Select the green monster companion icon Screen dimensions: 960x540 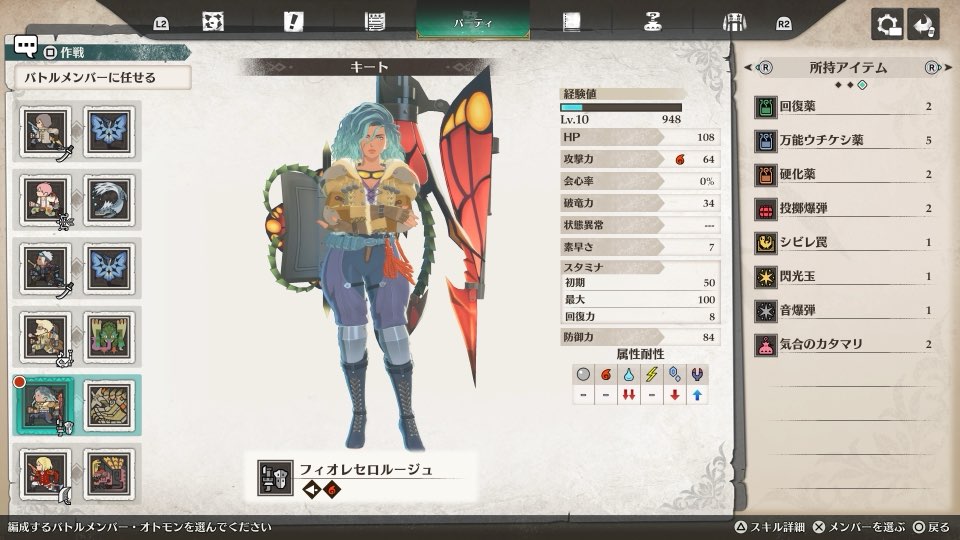(108, 336)
